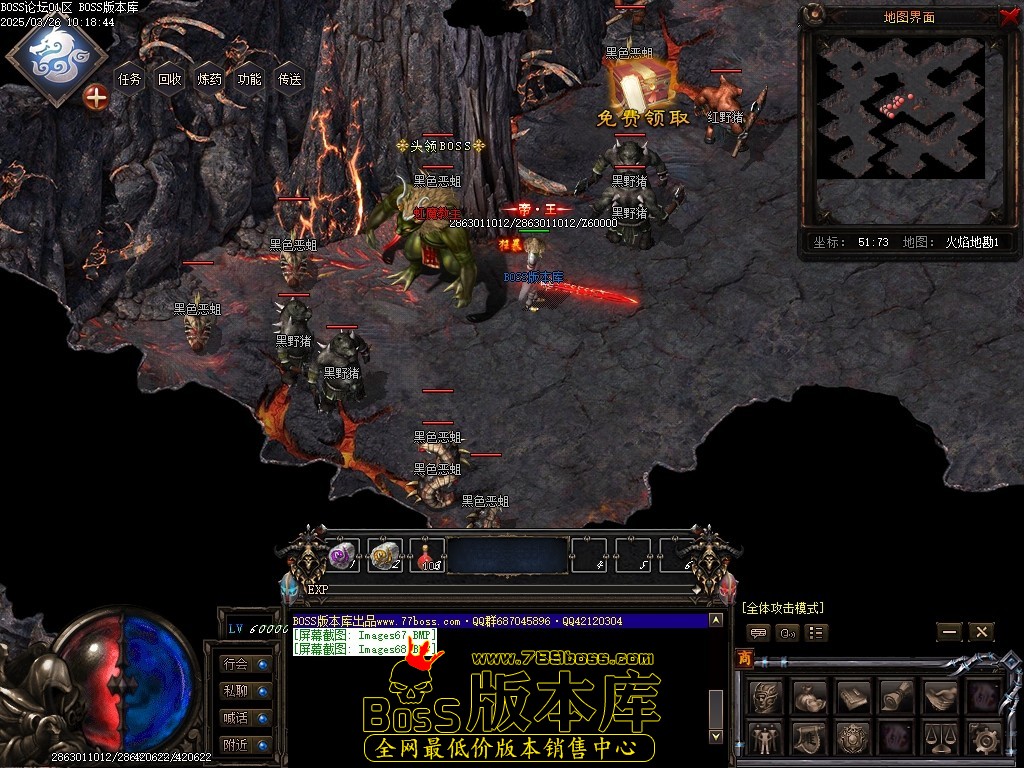Open the 商 shop tab
Screen dimensions: 1024x768
click(745, 658)
